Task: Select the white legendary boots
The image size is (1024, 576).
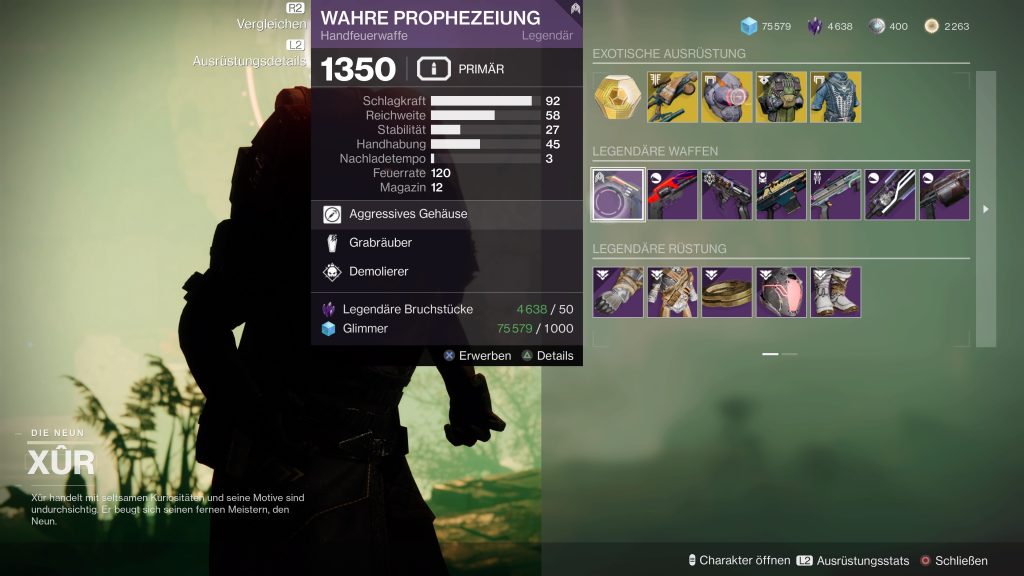Action: (x=836, y=292)
